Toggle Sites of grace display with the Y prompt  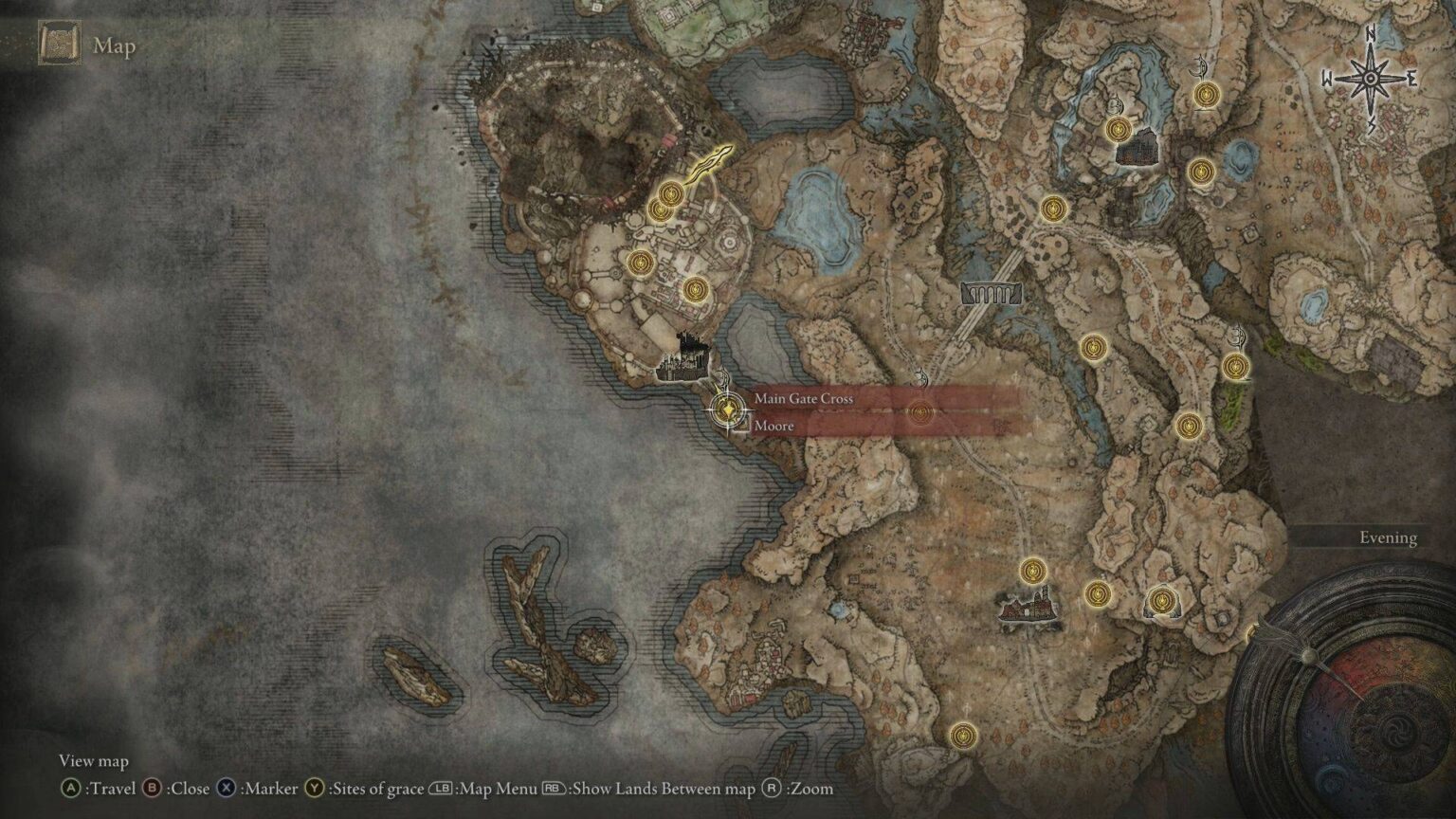pos(314,788)
